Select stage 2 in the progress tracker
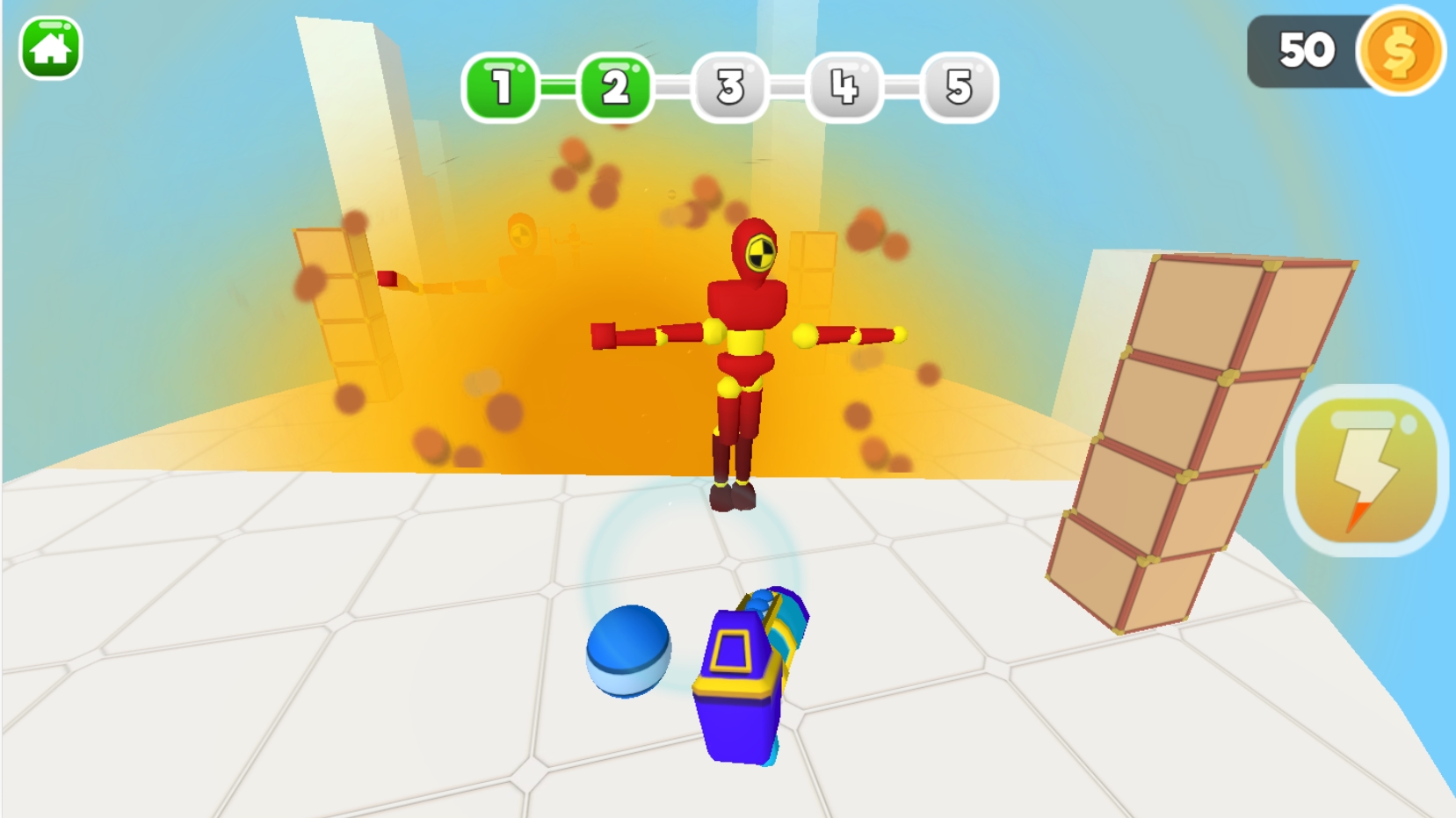 pyautogui.click(x=615, y=87)
